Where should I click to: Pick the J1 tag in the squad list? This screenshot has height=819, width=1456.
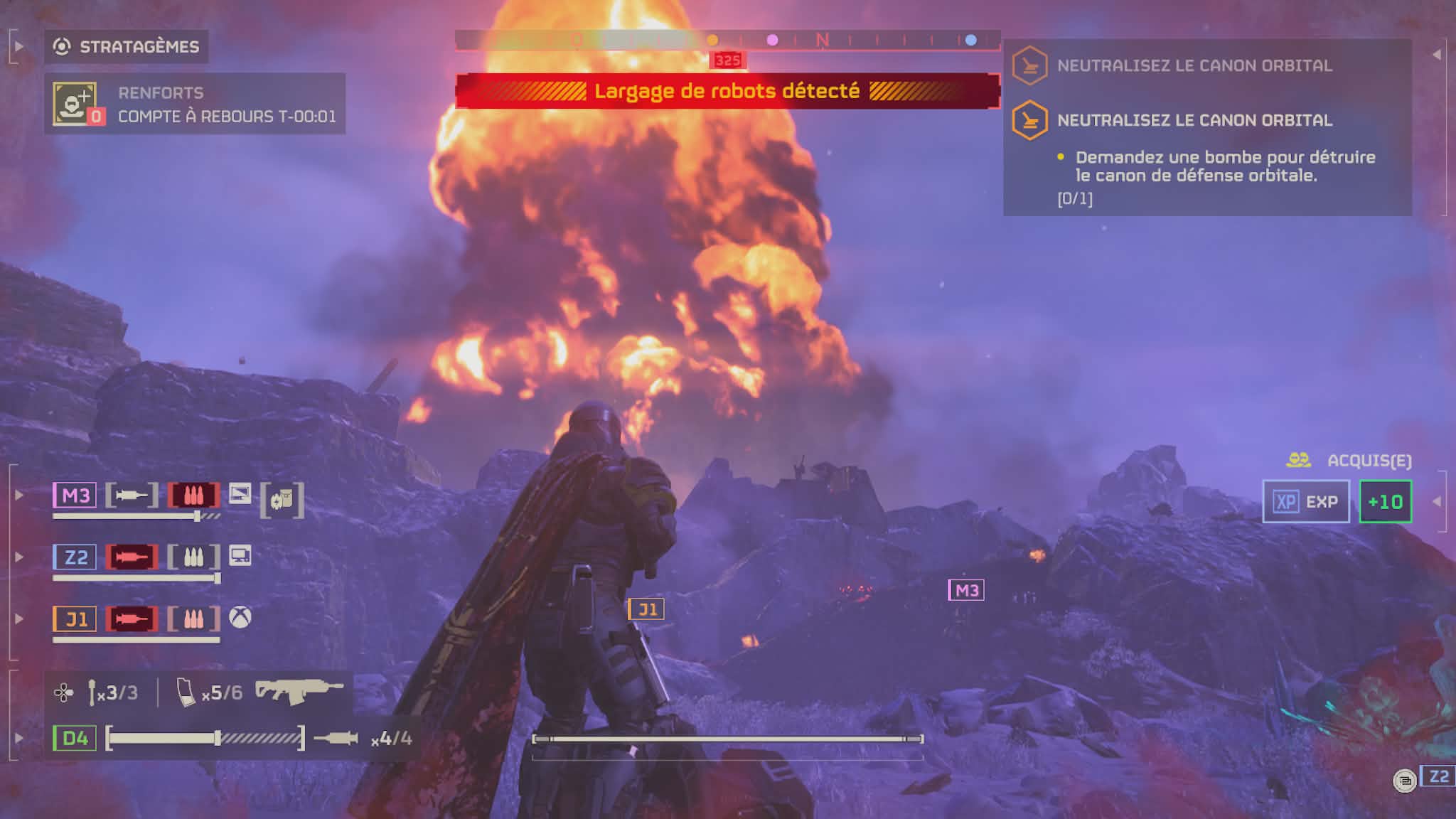tap(75, 619)
